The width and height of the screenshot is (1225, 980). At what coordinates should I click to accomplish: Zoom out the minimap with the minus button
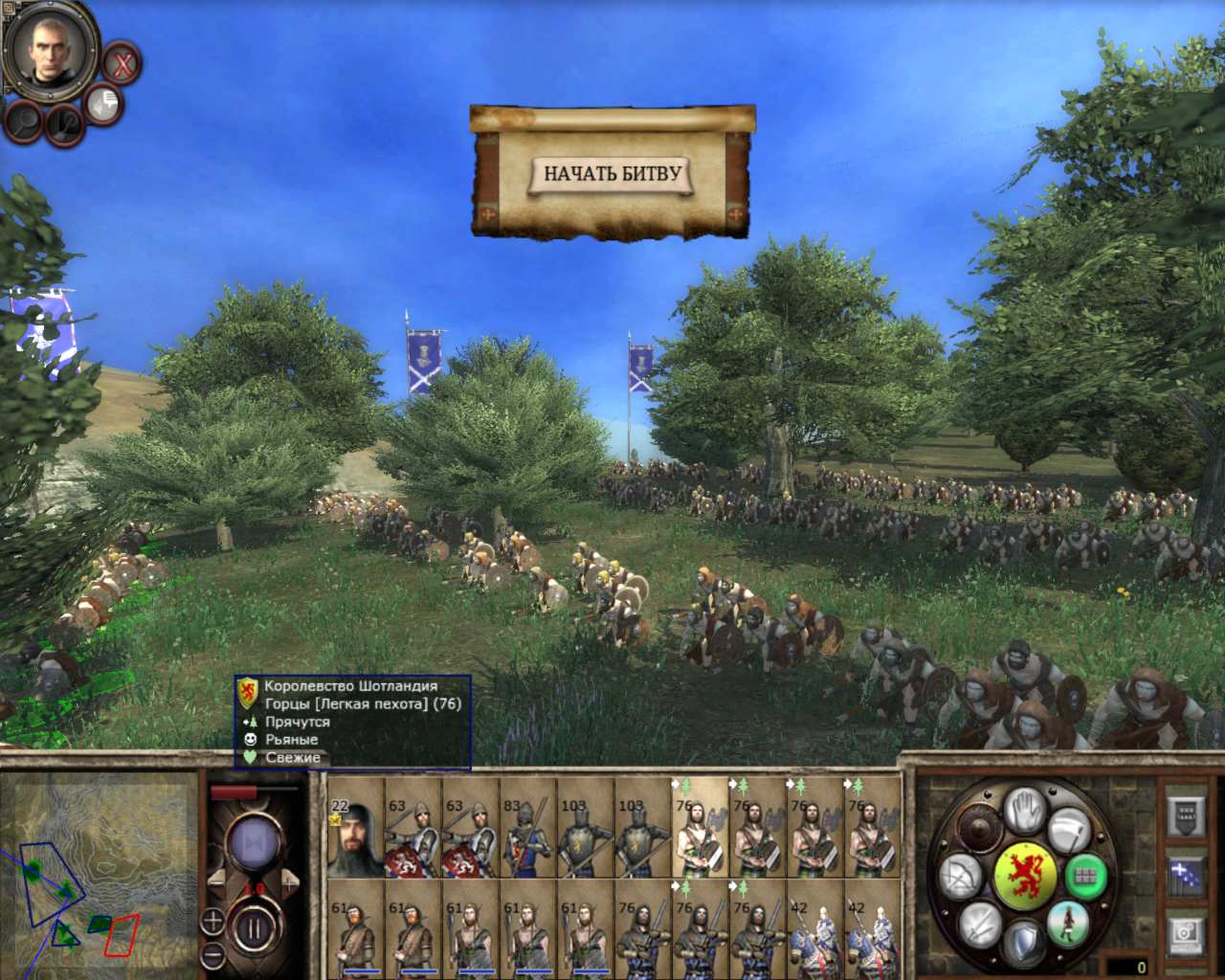[212, 955]
